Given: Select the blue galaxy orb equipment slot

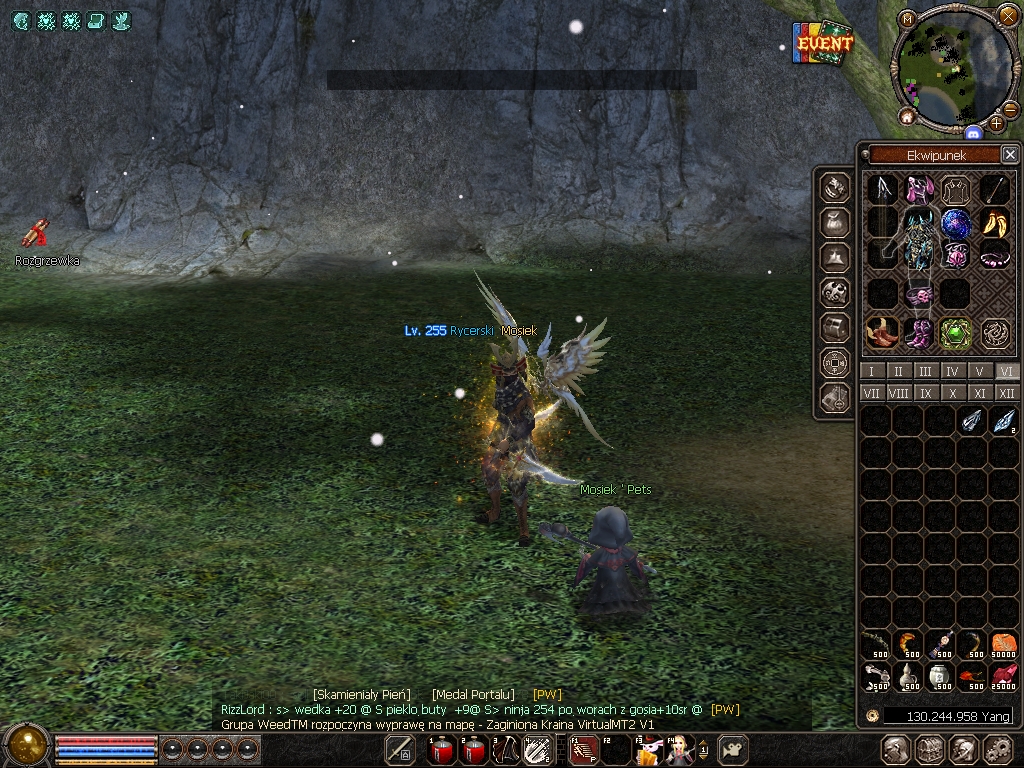Looking at the screenshot, I should tap(957, 223).
